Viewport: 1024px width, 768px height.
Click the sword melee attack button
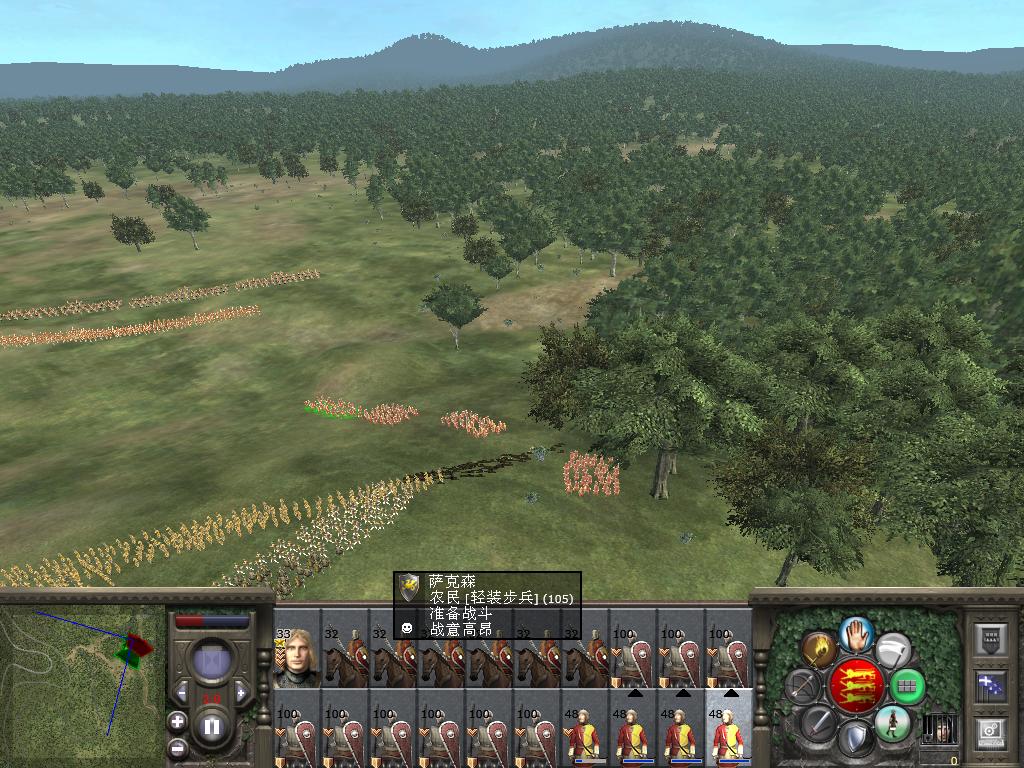tap(819, 722)
